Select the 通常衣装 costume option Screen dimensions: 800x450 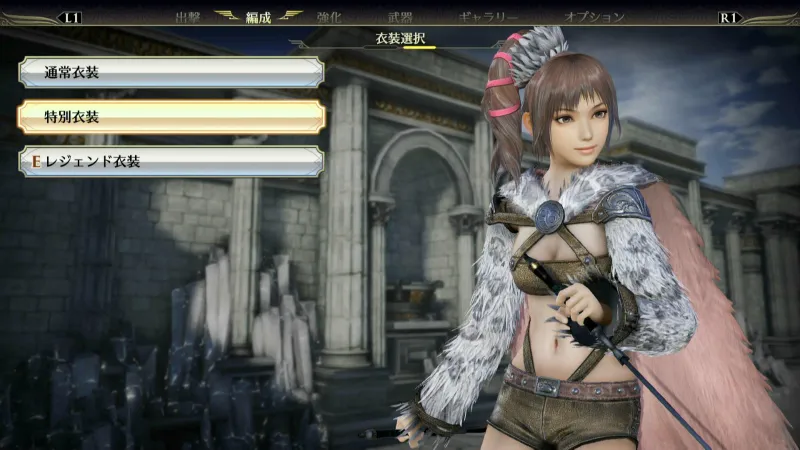170,72
